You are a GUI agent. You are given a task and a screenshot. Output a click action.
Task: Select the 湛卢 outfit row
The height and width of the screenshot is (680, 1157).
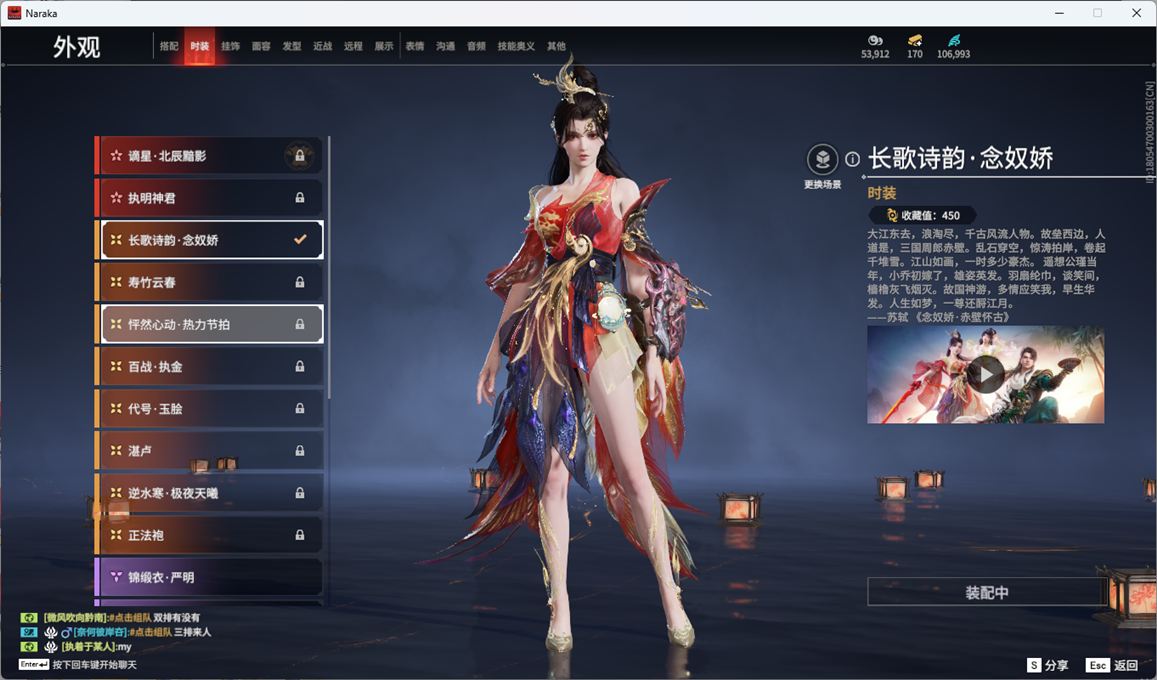click(x=210, y=451)
